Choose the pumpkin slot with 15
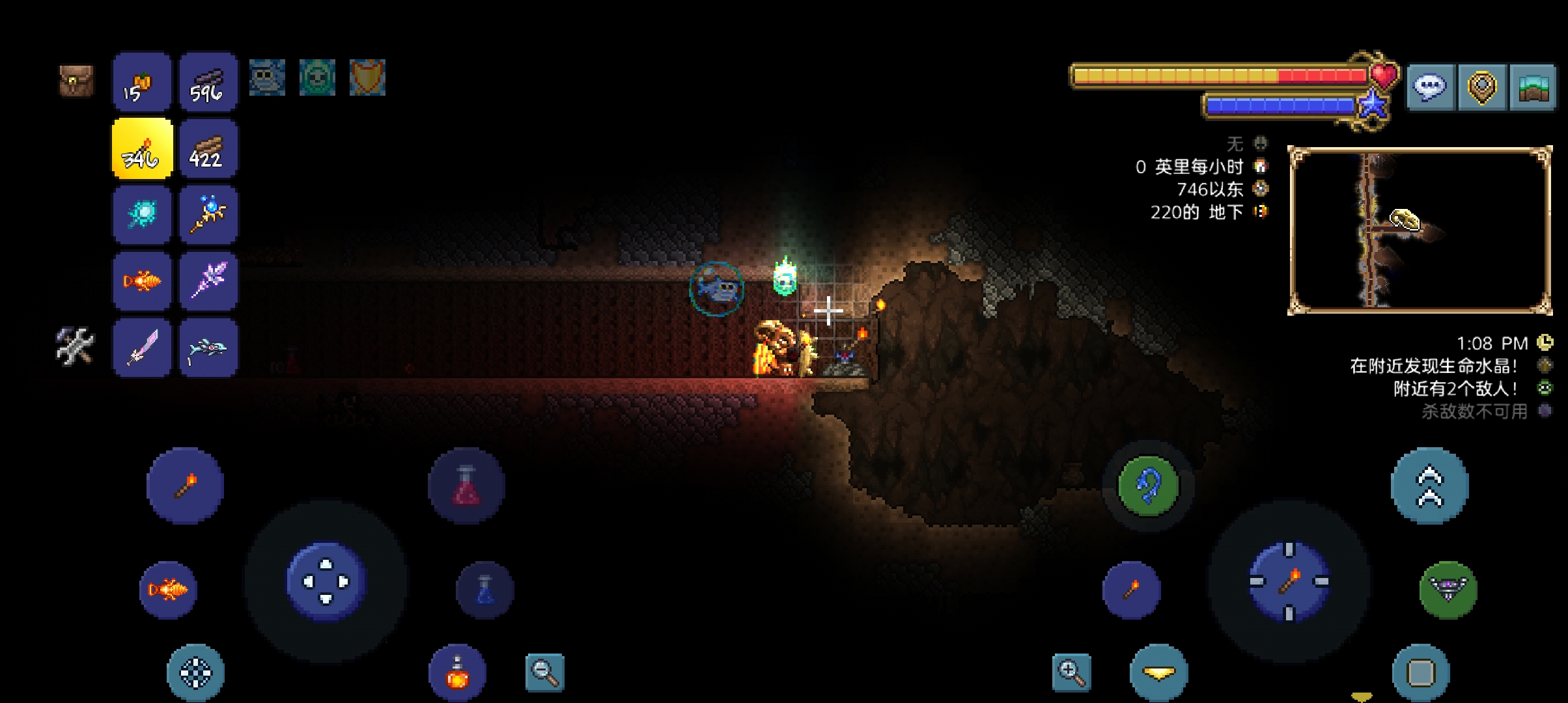Screen dimensions: 1568x703 tap(142, 82)
